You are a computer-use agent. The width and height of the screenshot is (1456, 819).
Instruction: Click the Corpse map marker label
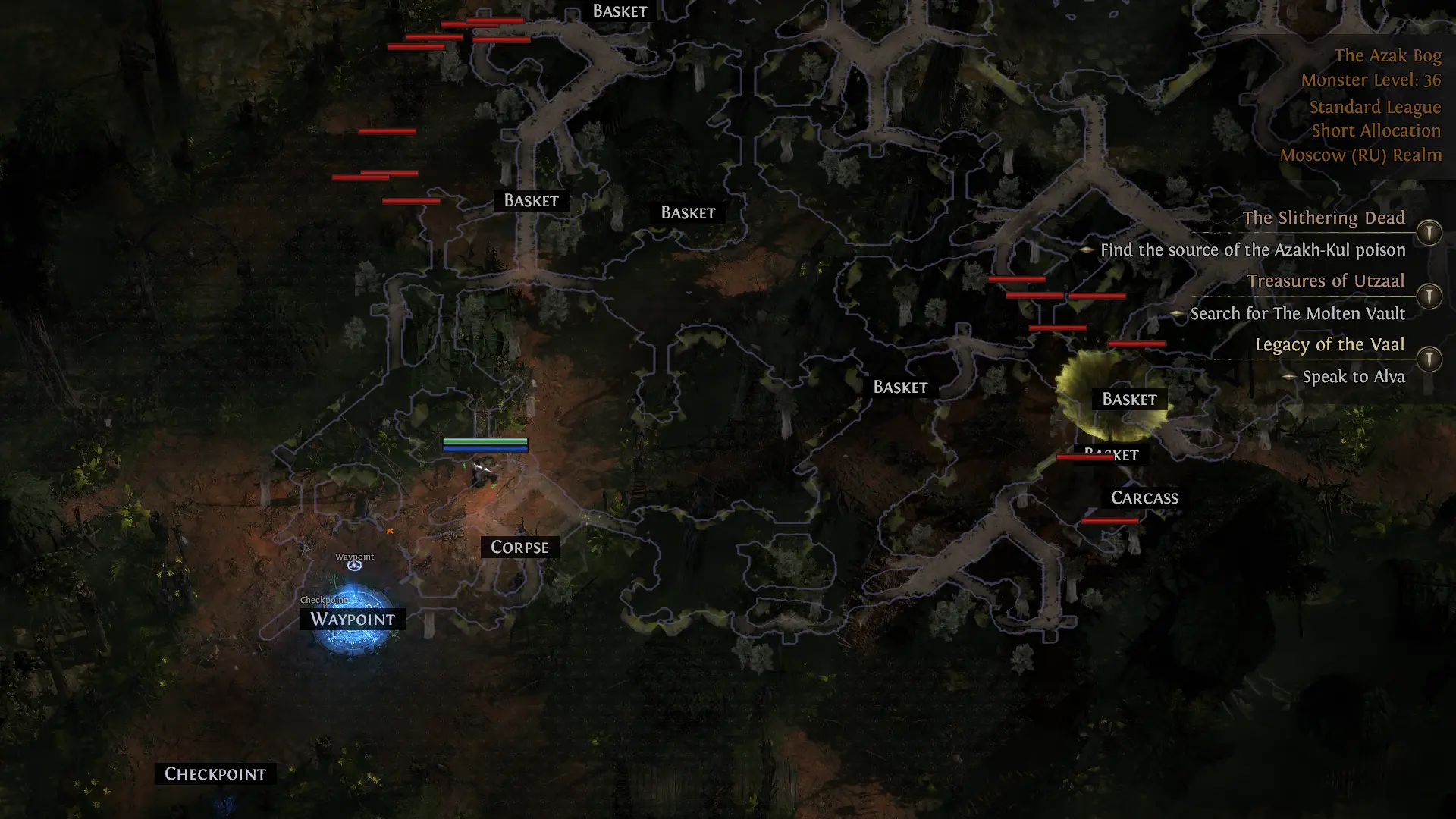(519, 547)
